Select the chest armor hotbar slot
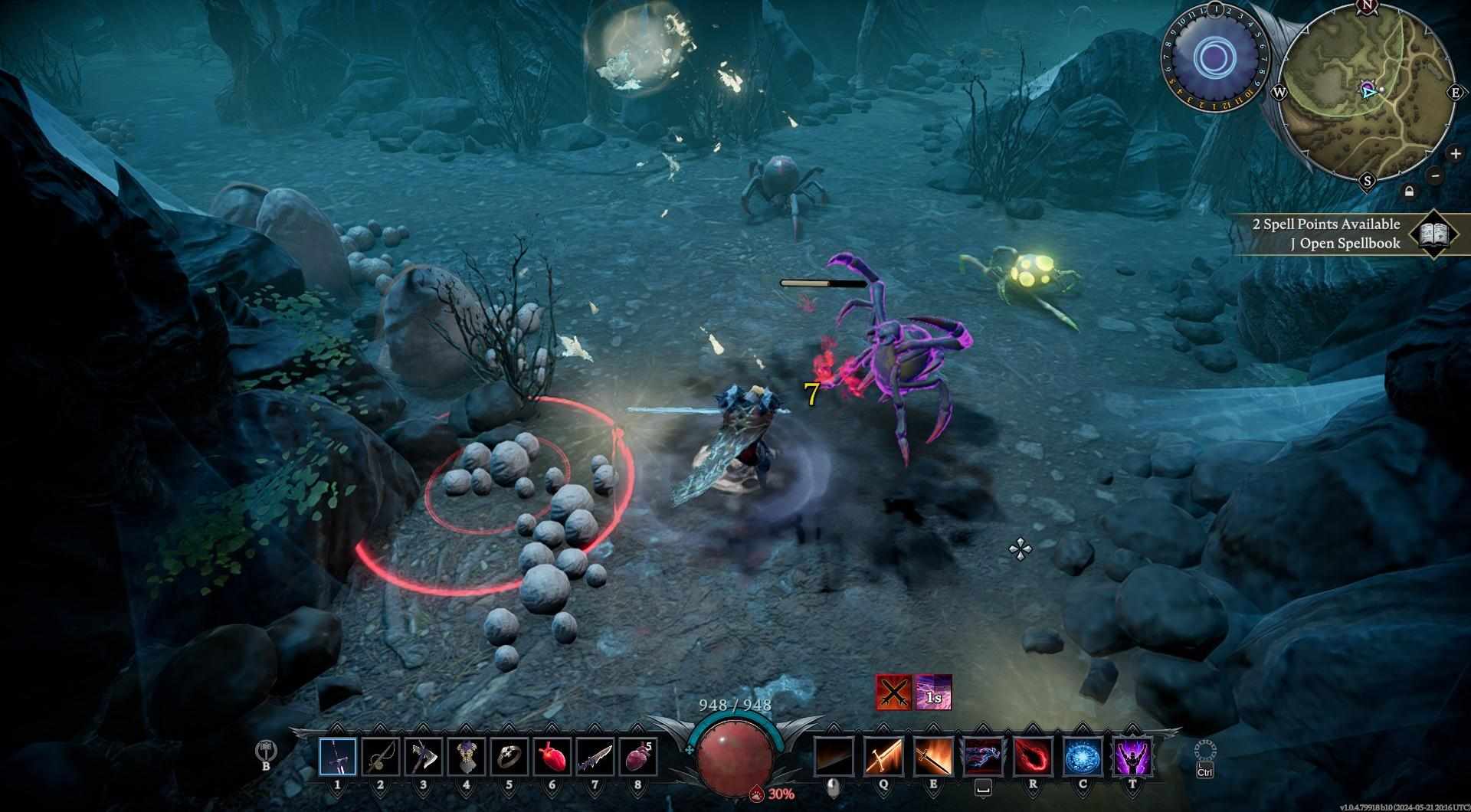Image resolution: width=1471 pixels, height=812 pixels. click(467, 757)
